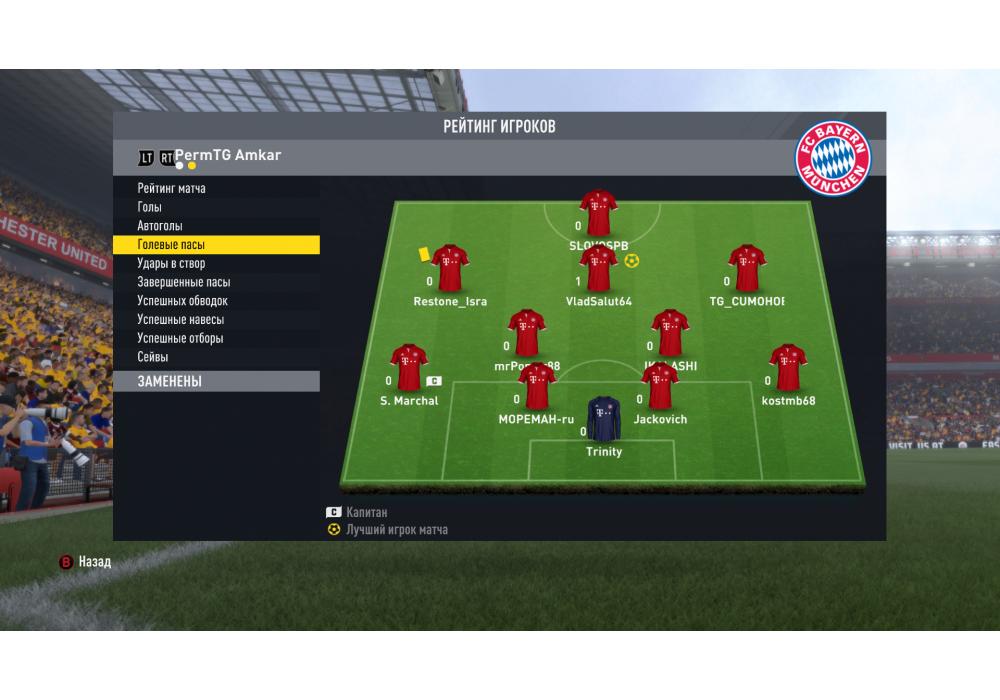Select the Успешные отборы entry

click(181, 338)
